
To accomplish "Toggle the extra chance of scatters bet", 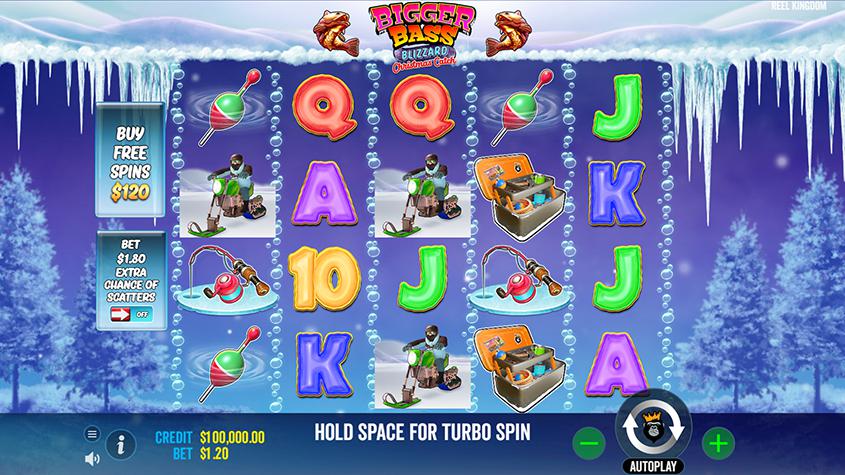I will click(x=130, y=313).
